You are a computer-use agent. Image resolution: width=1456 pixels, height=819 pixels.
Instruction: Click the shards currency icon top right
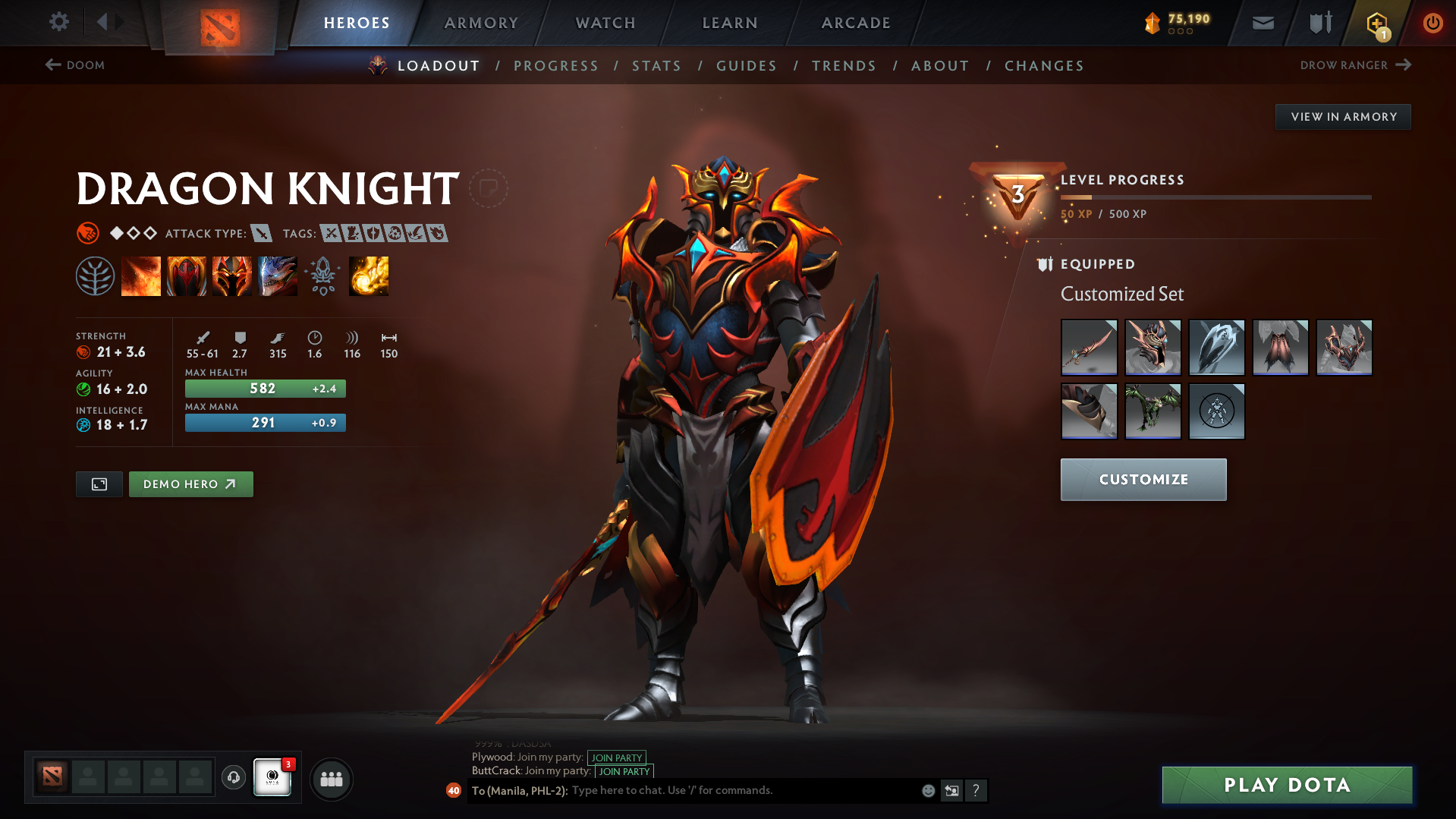pos(1154,23)
